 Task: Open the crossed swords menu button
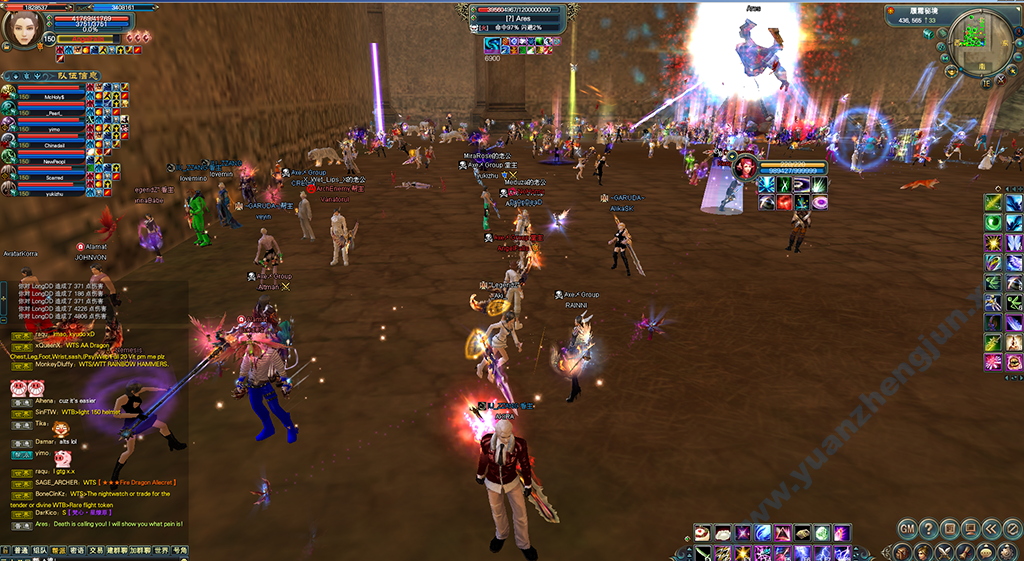[x=944, y=551]
